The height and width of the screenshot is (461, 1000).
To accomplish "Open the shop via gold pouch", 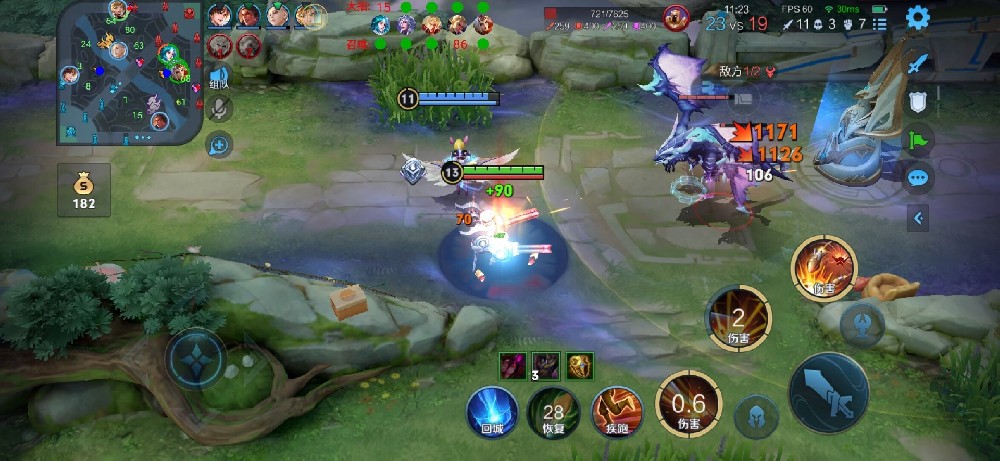I will (x=85, y=191).
